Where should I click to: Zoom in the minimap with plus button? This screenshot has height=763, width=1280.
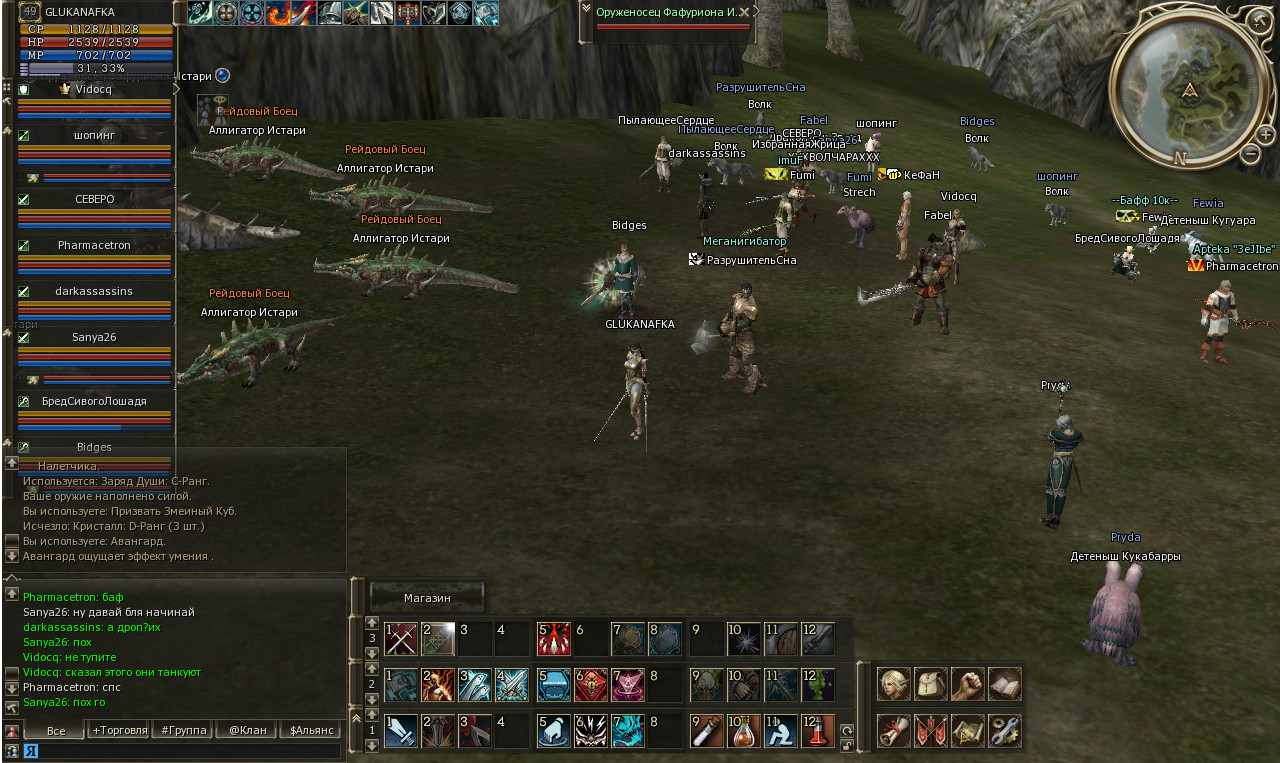(x=1266, y=134)
